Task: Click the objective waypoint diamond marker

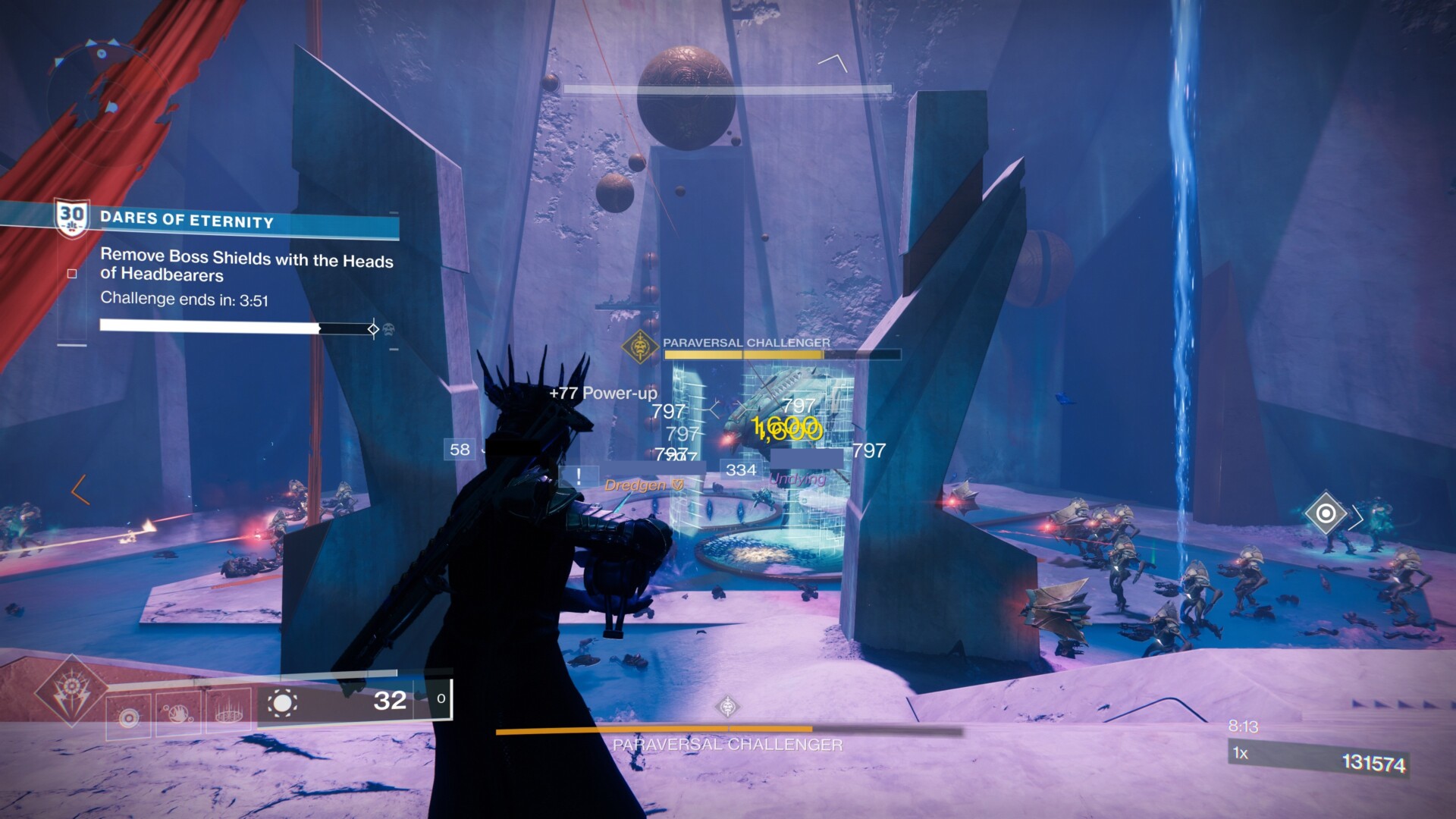Action: [x=1325, y=514]
